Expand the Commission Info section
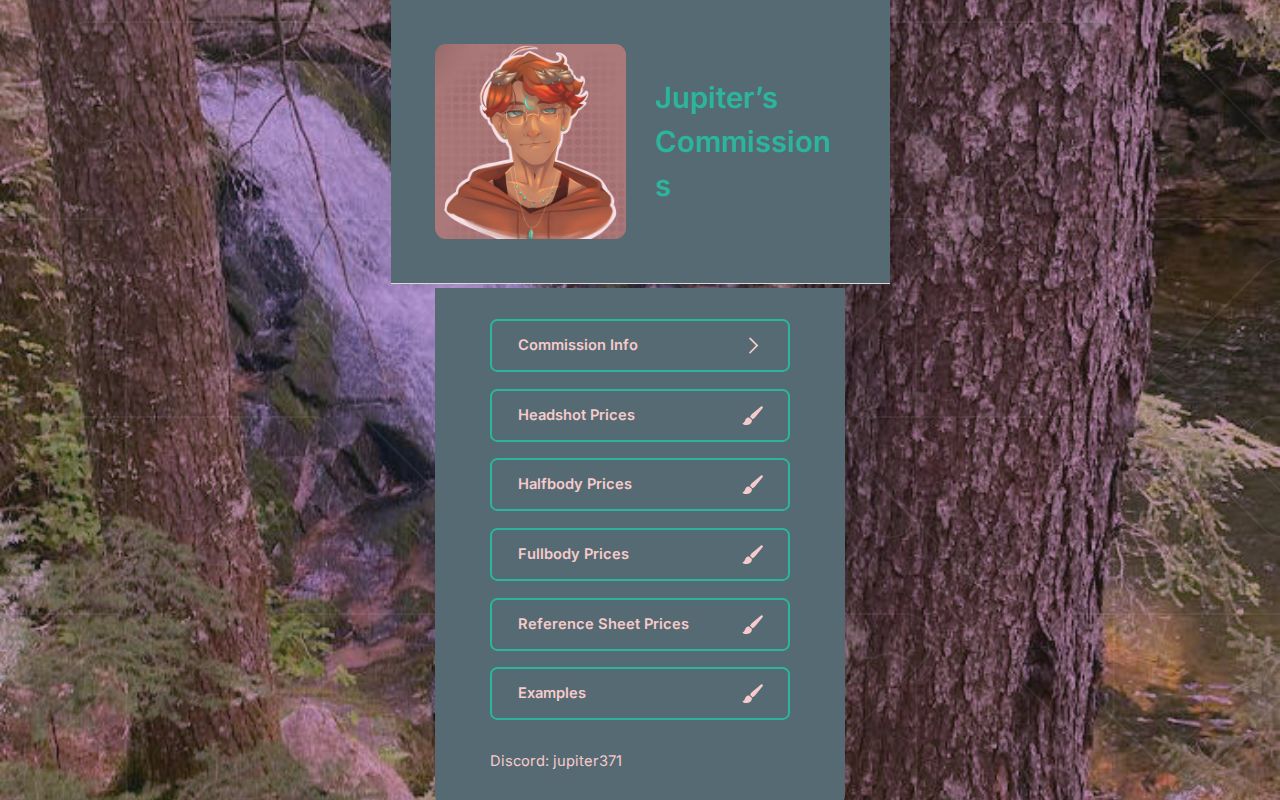 (640, 345)
